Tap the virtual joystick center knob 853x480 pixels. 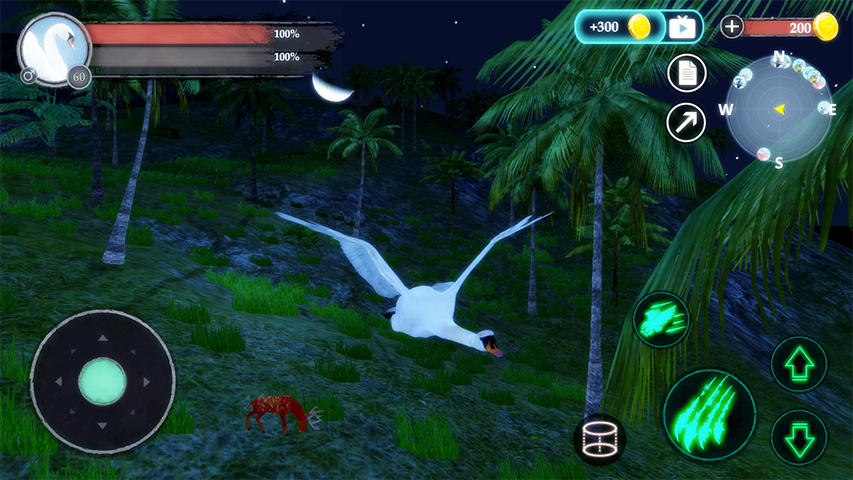click(102, 382)
